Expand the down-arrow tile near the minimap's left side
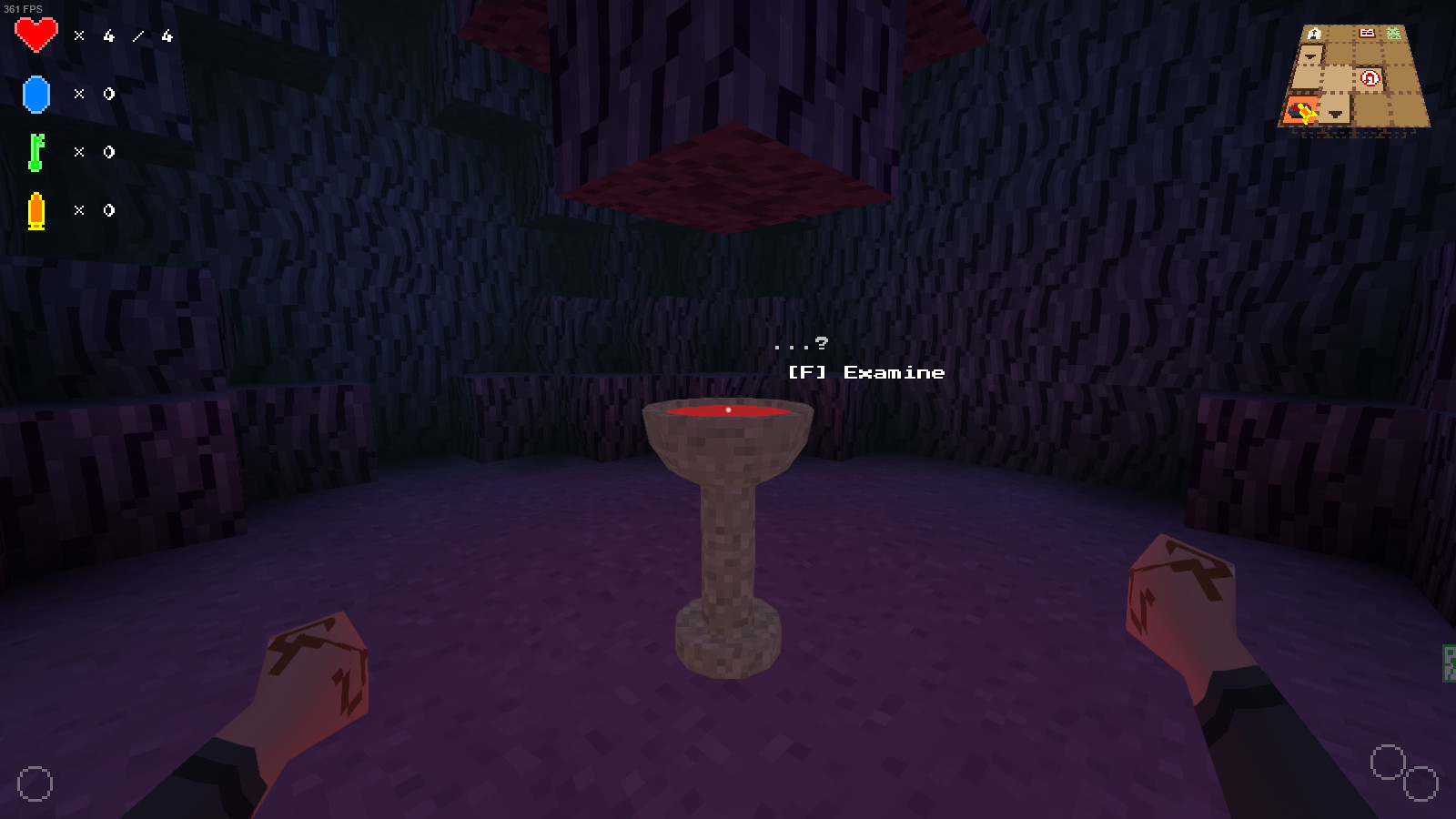The image size is (1456, 819). coord(1309,56)
